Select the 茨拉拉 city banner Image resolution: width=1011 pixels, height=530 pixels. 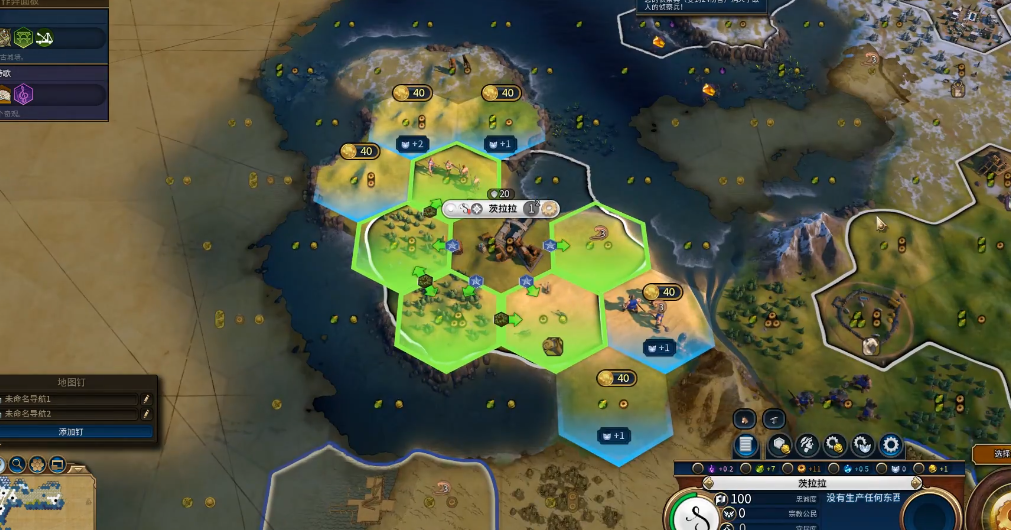coord(501,208)
